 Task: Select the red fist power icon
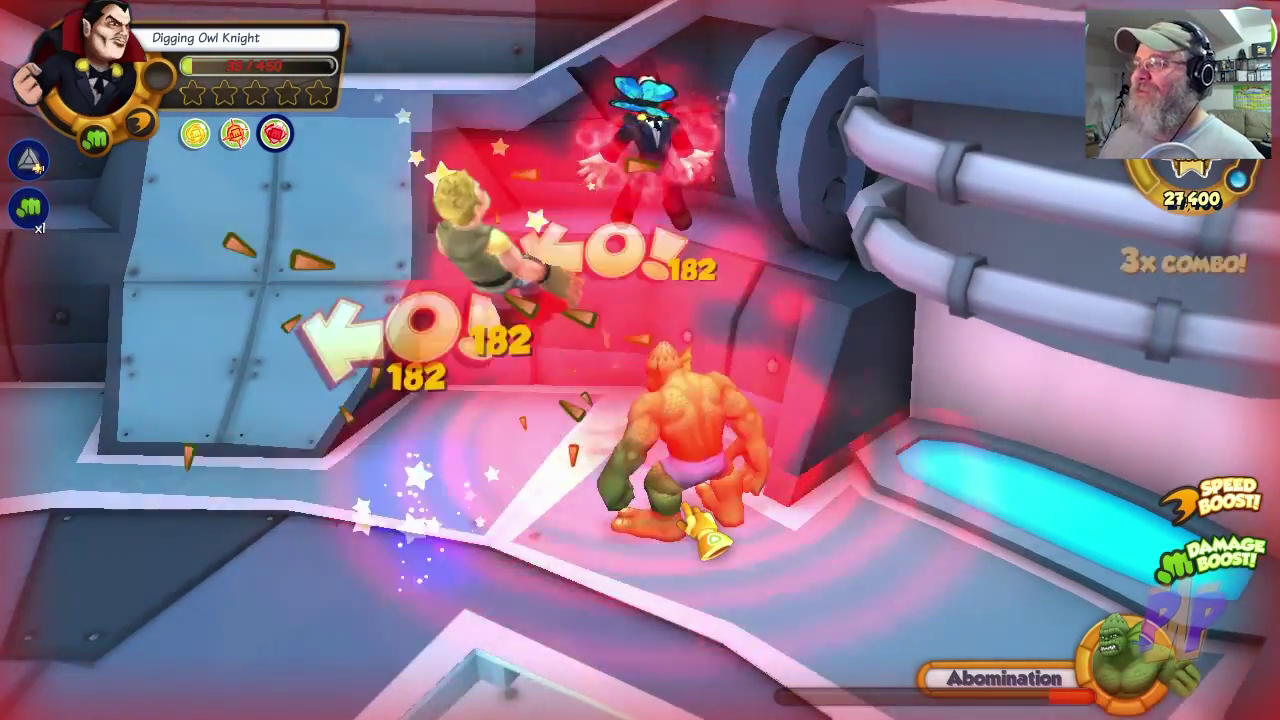coord(275,134)
